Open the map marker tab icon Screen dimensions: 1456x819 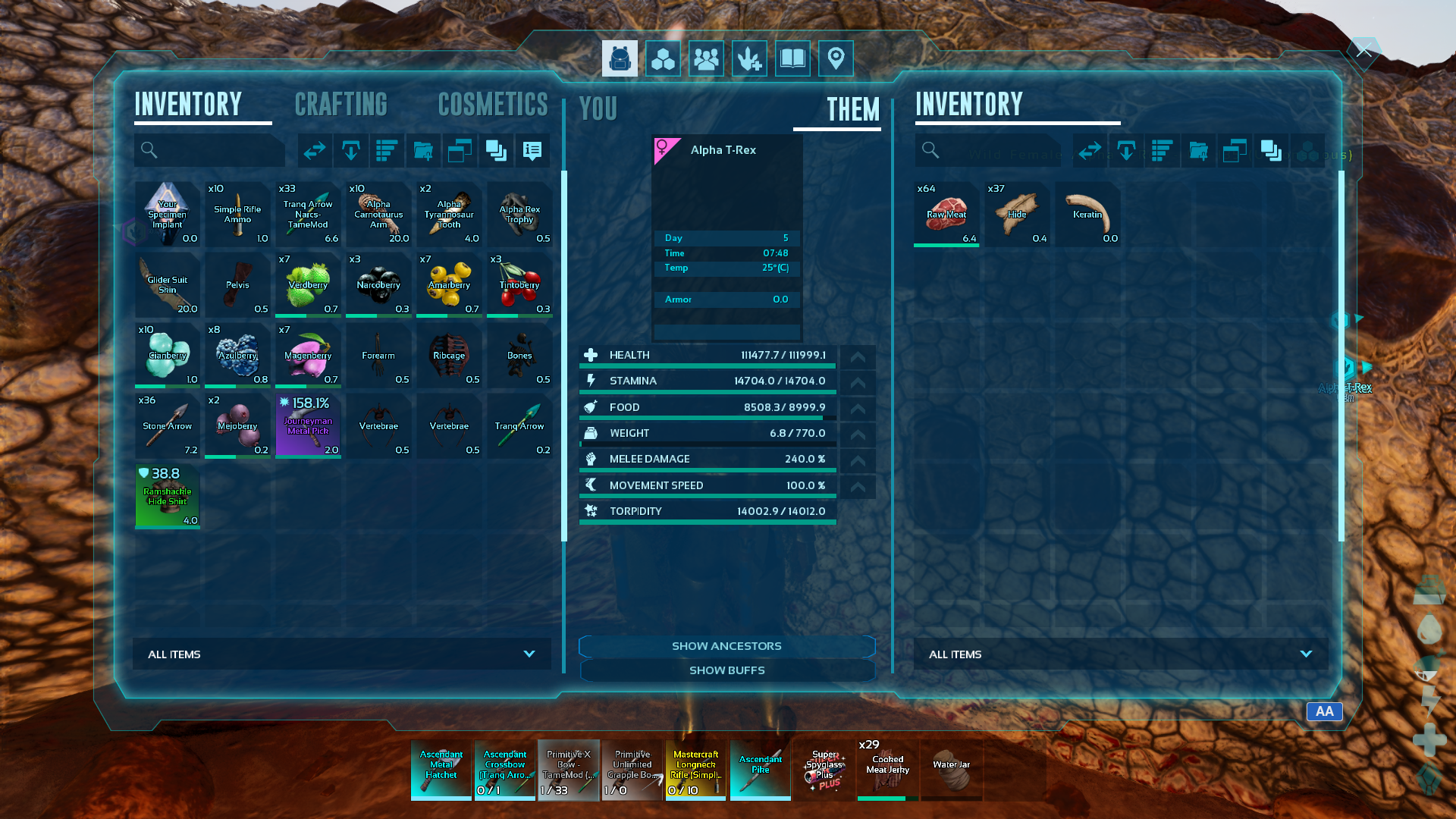pyautogui.click(x=836, y=58)
